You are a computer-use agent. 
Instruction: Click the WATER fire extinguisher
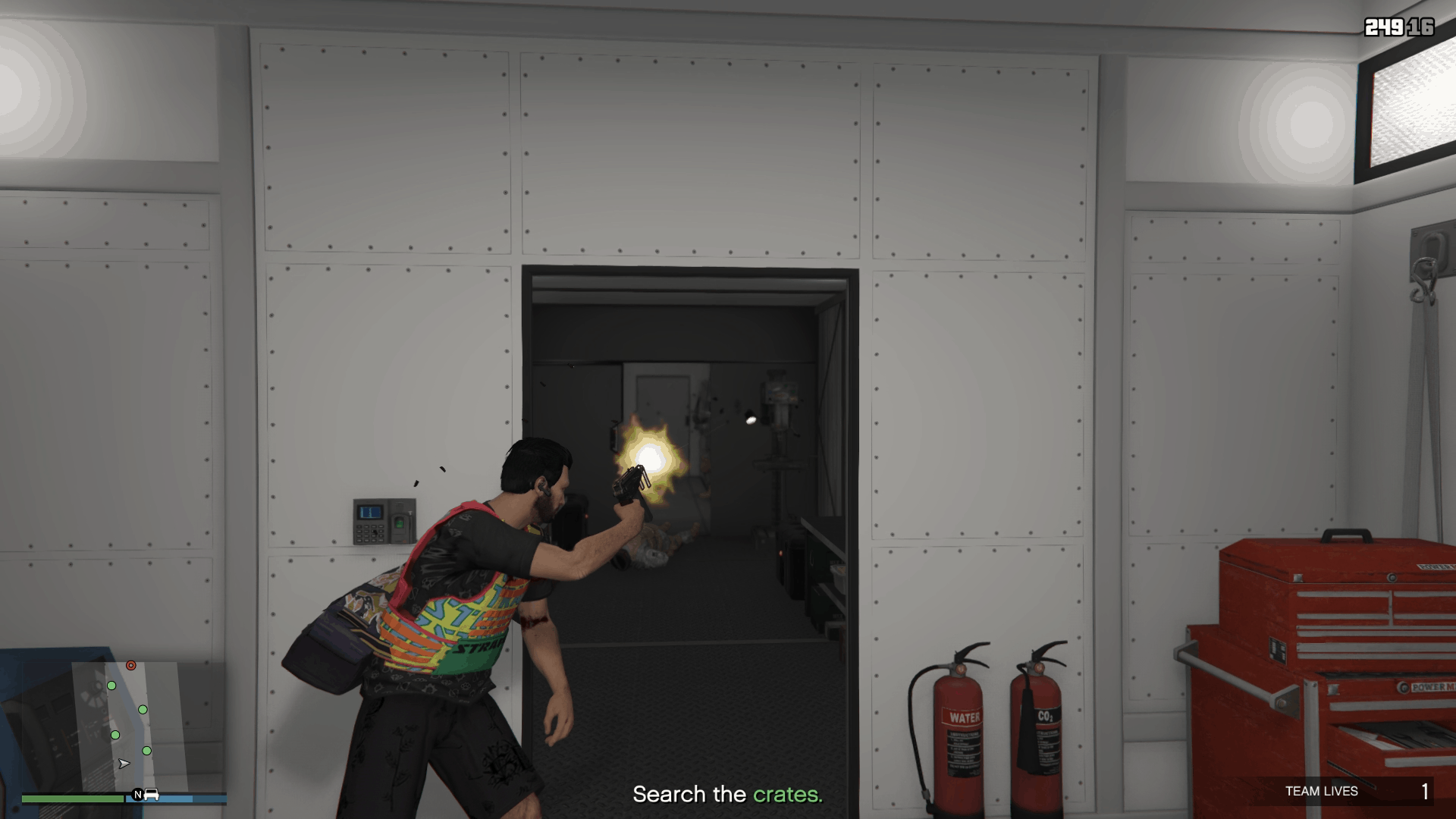pyautogui.click(x=960, y=728)
